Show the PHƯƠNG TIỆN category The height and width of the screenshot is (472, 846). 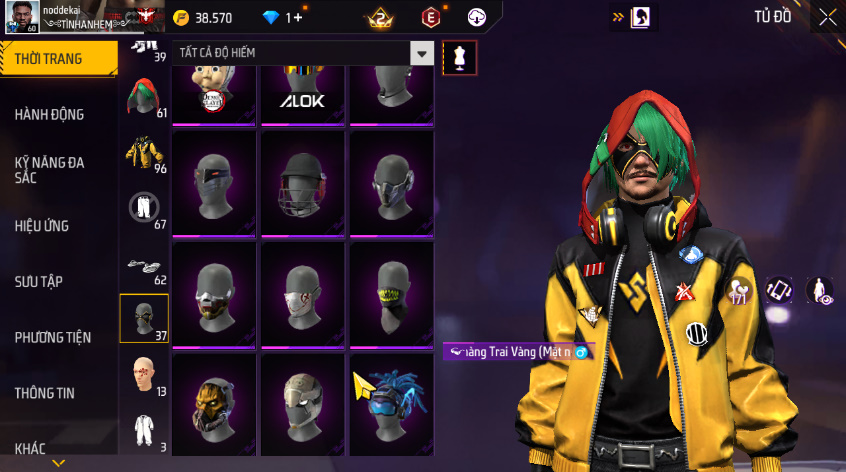point(53,338)
